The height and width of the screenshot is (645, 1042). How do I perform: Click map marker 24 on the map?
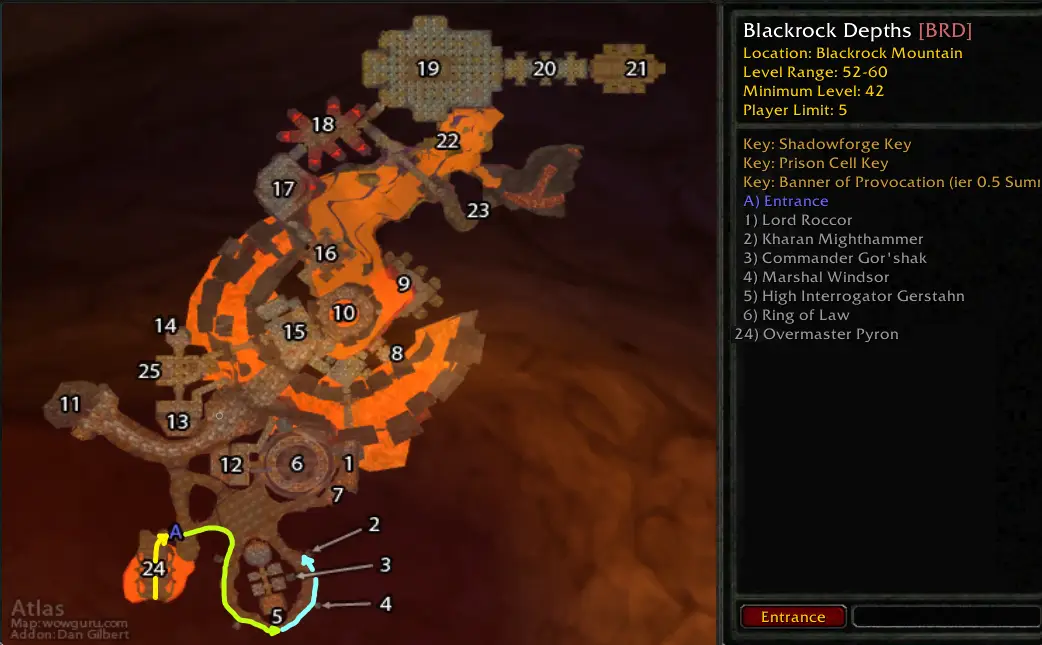pos(153,569)
